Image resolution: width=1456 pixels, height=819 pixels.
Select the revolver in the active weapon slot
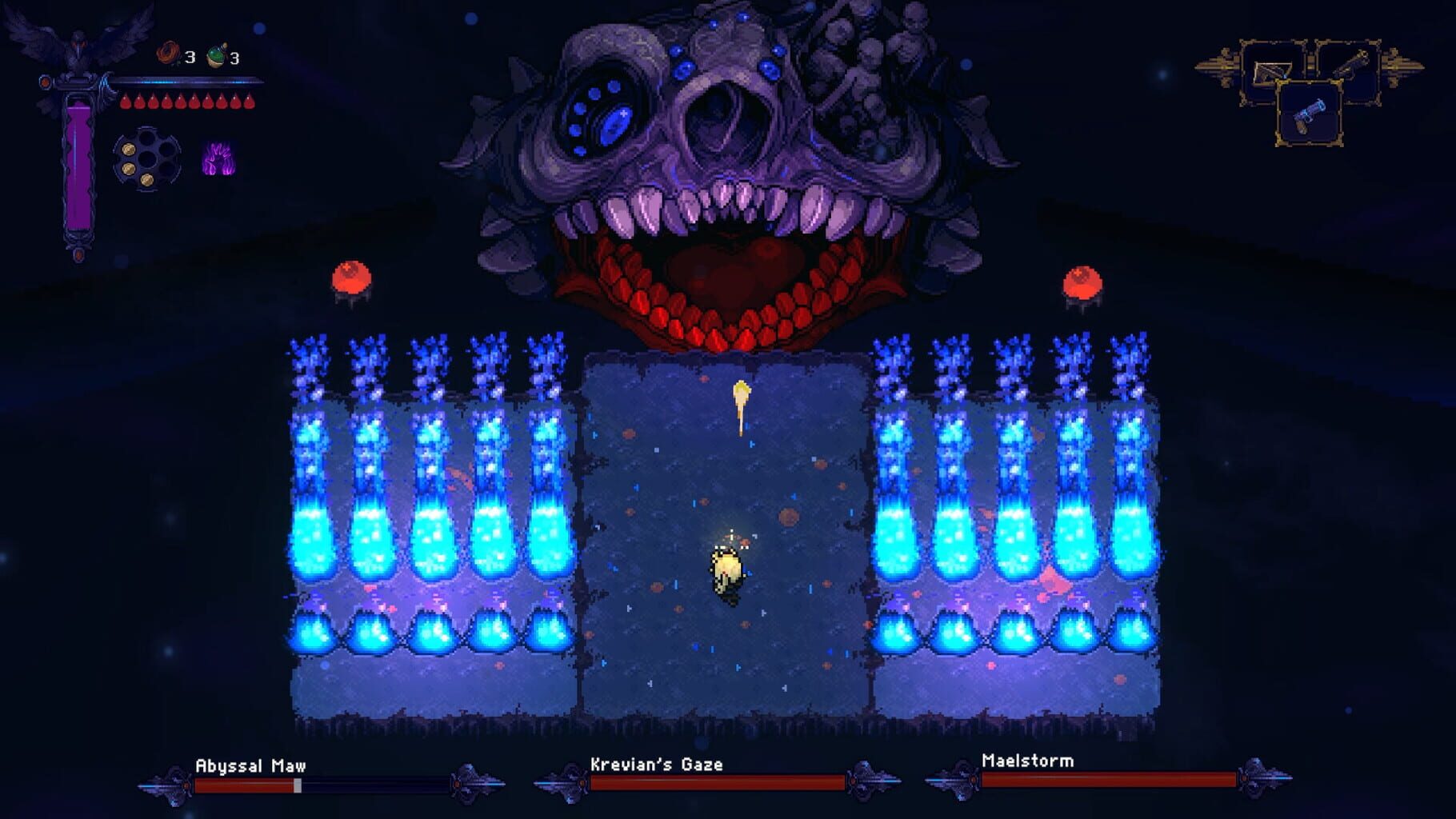tap(1310, 114)
